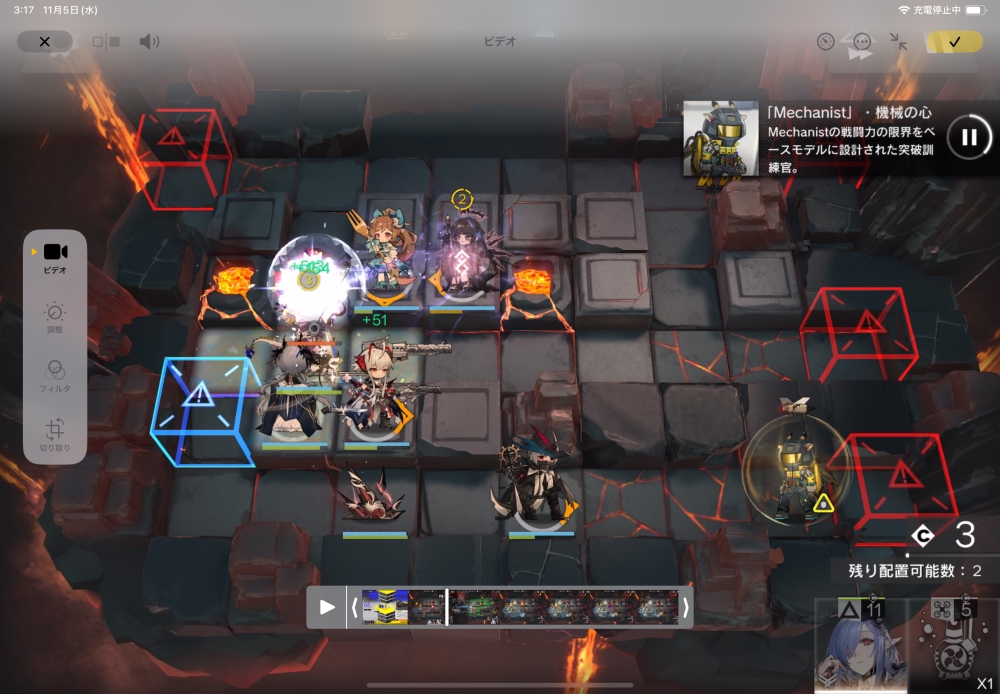The width and height of the screenshot is (1000, 694).
Task: Open the 調整 adjustment tool
Action: [x=56, y=317]
